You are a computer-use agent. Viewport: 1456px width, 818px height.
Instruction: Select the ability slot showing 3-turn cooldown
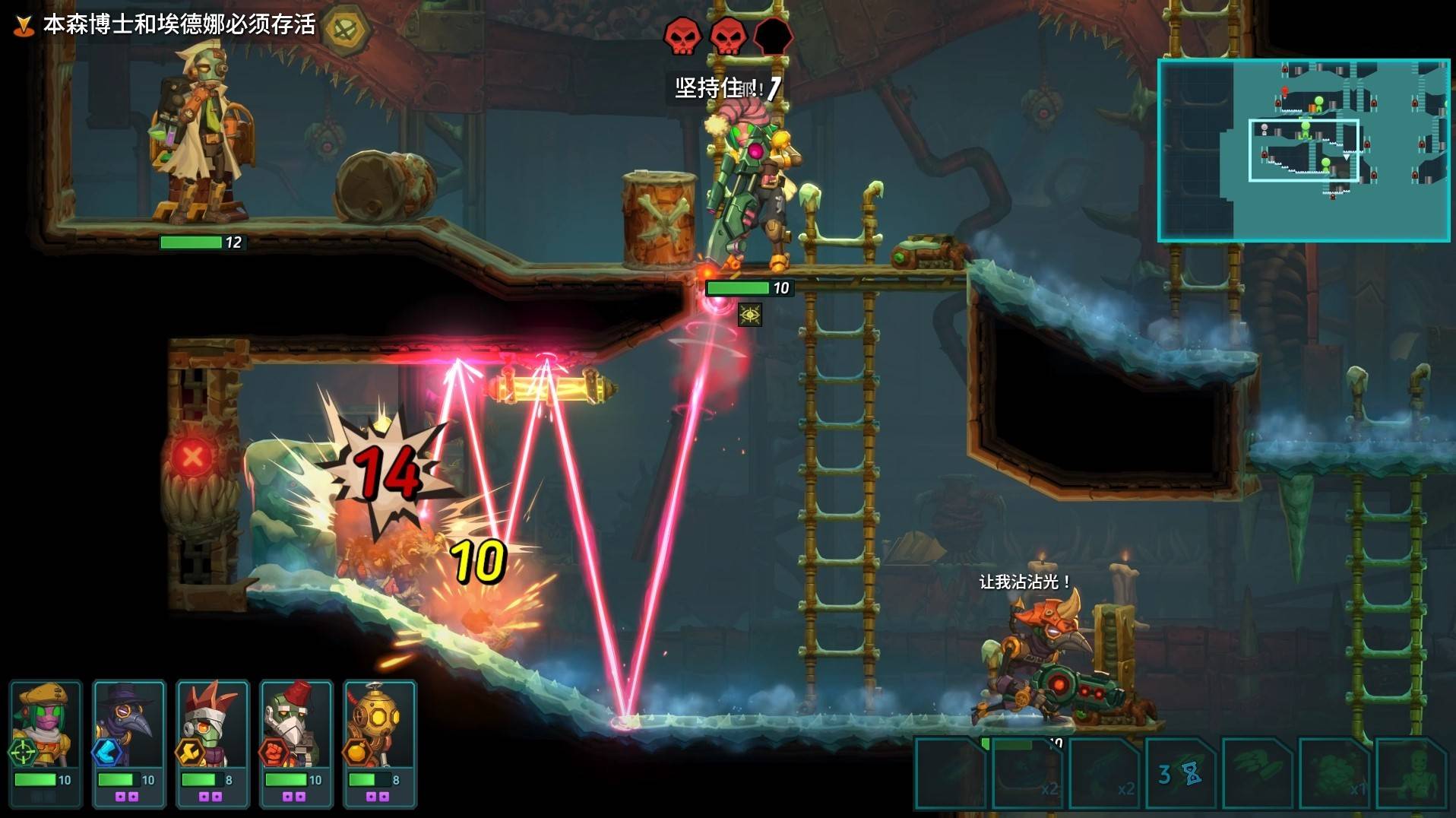tap(1180, 774)
